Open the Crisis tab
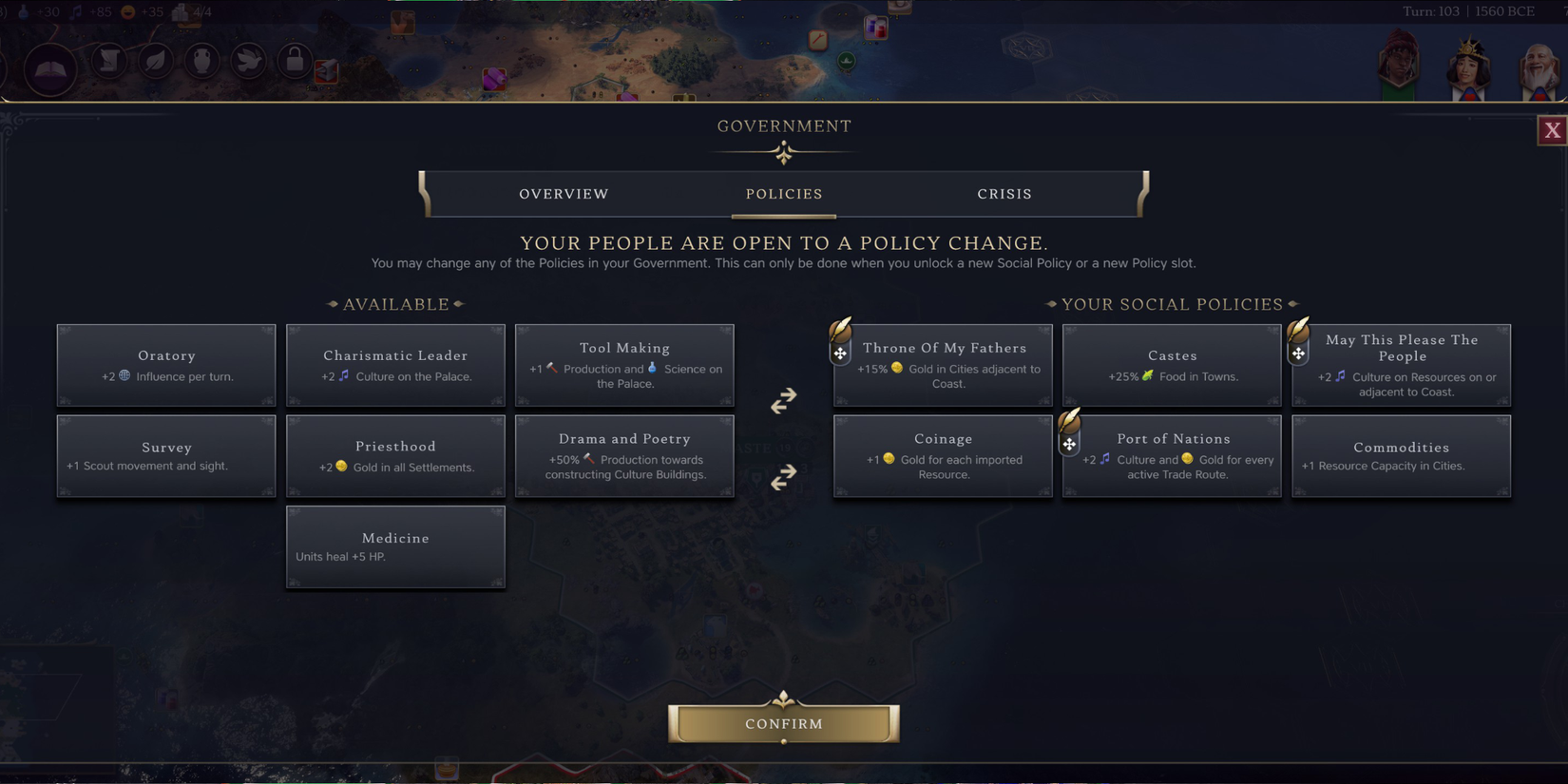This screenshot has width=1568, height=784. point(1004,194)
